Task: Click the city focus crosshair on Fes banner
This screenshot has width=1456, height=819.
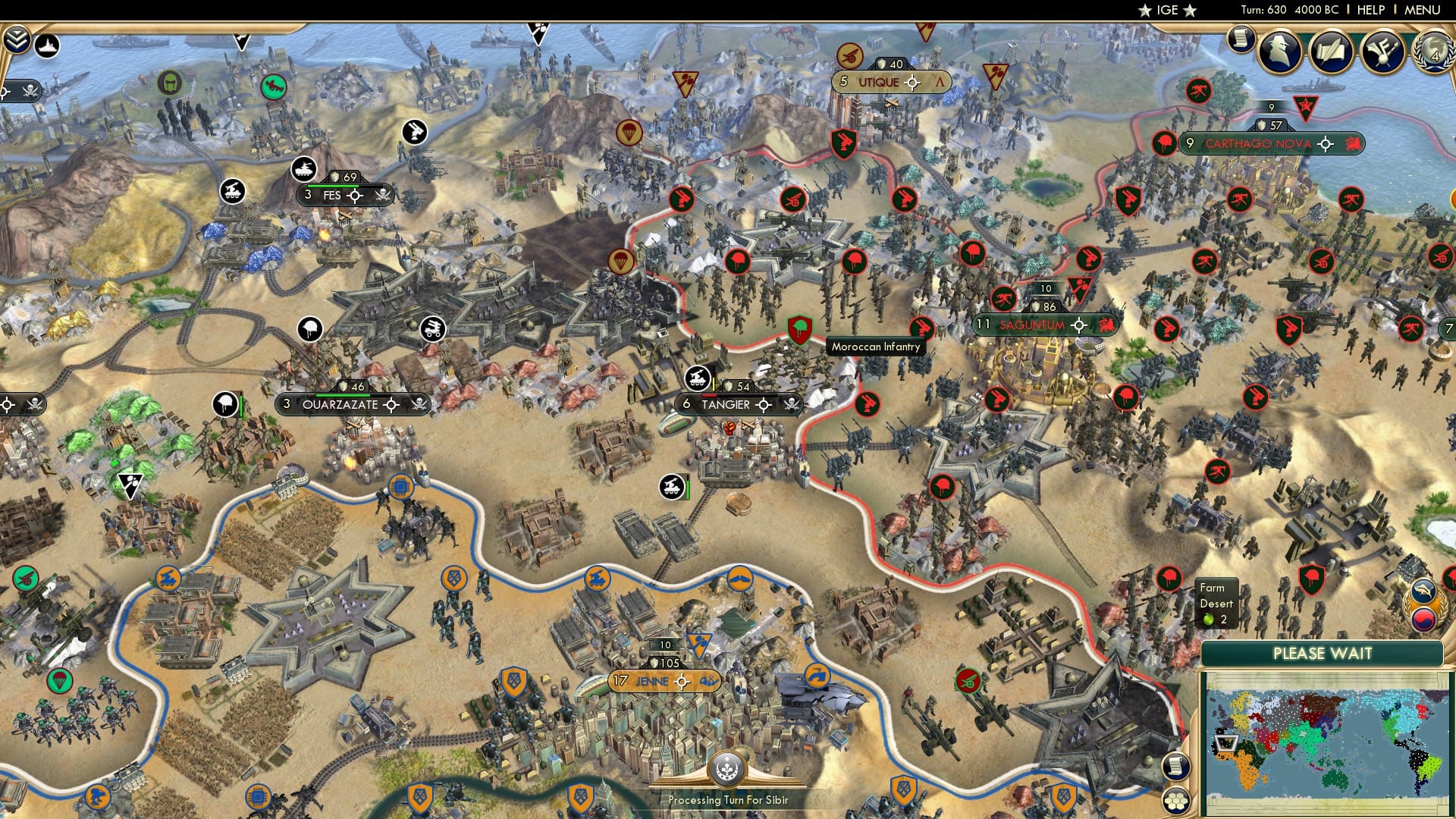Action: pyautogui.click(x=353, y=196)
